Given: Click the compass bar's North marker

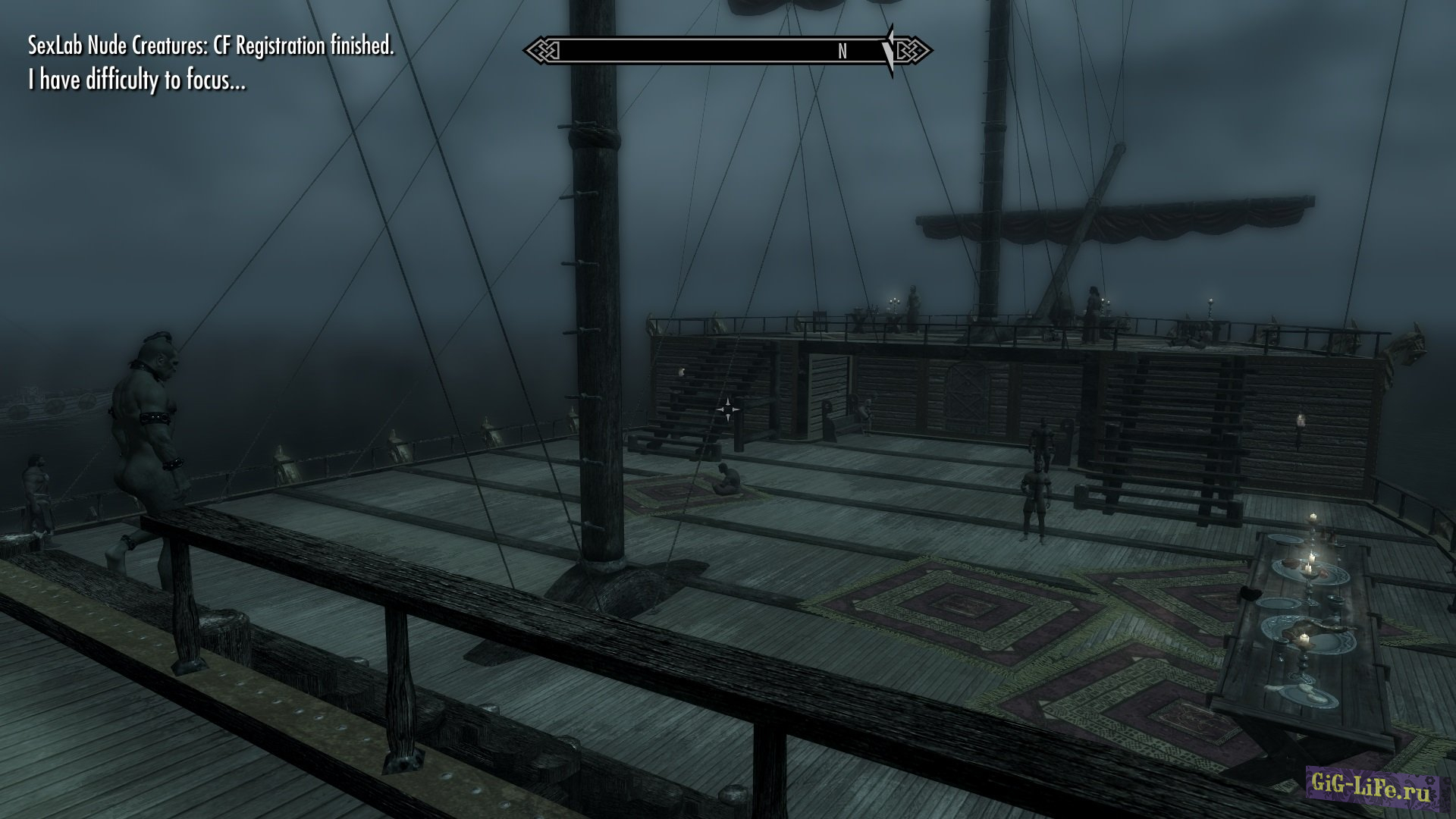Looking at the screenshot, I should 842,52.
